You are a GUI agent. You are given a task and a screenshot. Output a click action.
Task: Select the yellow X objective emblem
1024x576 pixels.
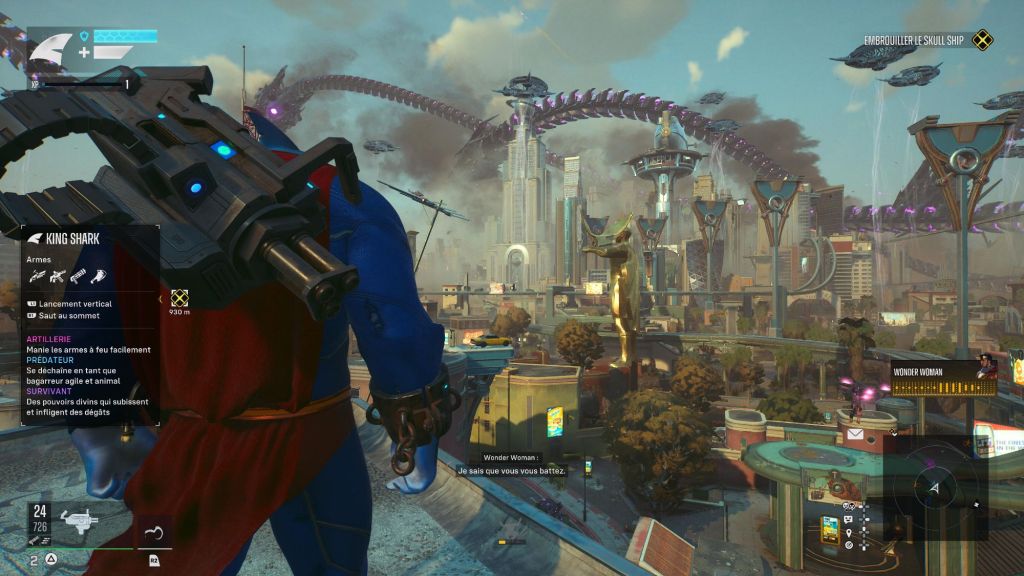point(984,40)
